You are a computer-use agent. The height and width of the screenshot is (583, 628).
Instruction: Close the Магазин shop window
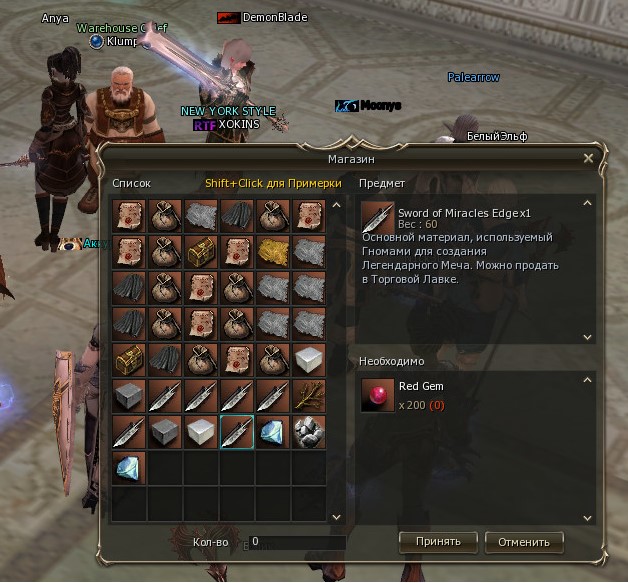[x=588, y=158]
